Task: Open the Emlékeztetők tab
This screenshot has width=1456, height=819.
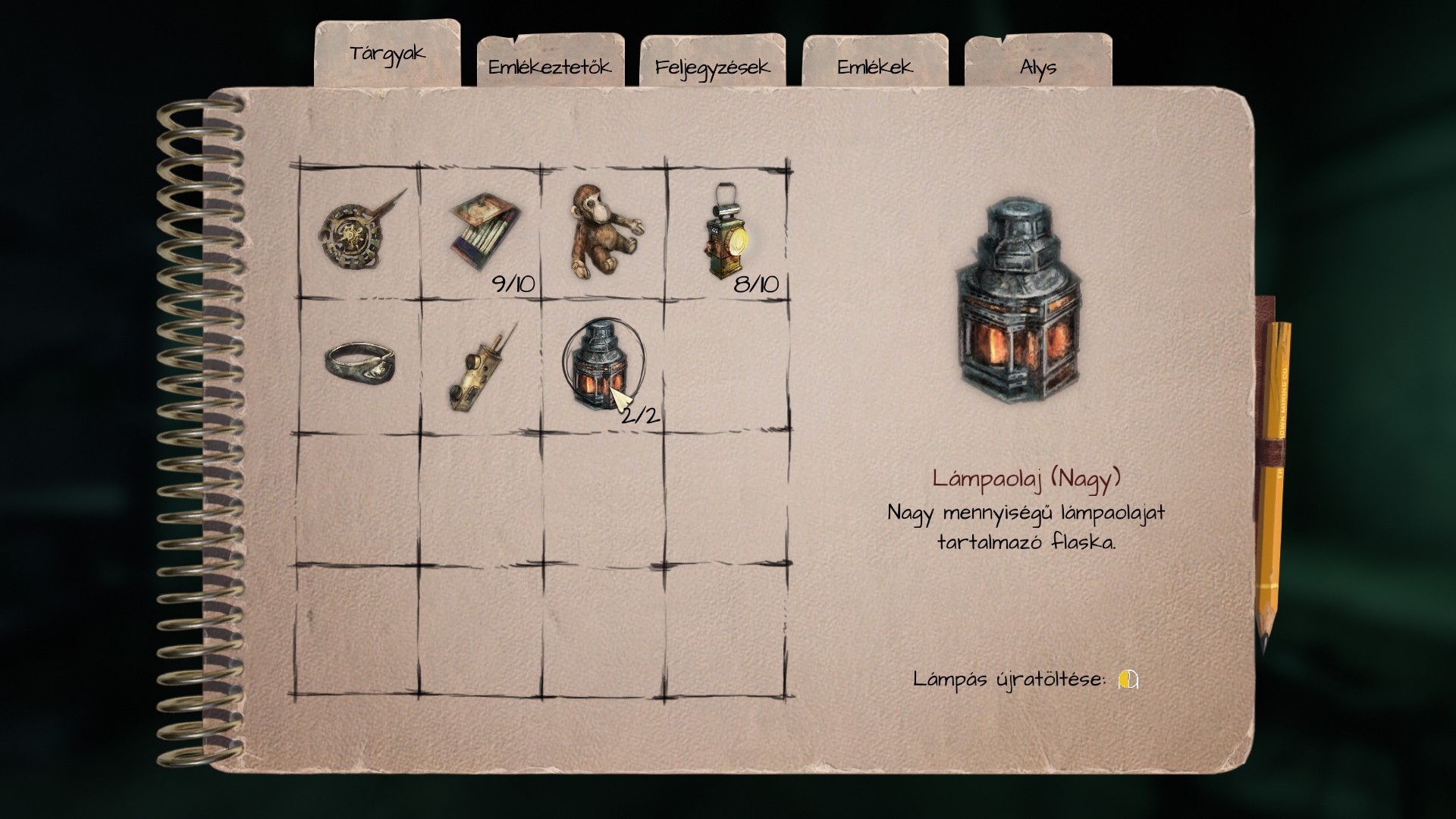Action: [x=550, y=67]
